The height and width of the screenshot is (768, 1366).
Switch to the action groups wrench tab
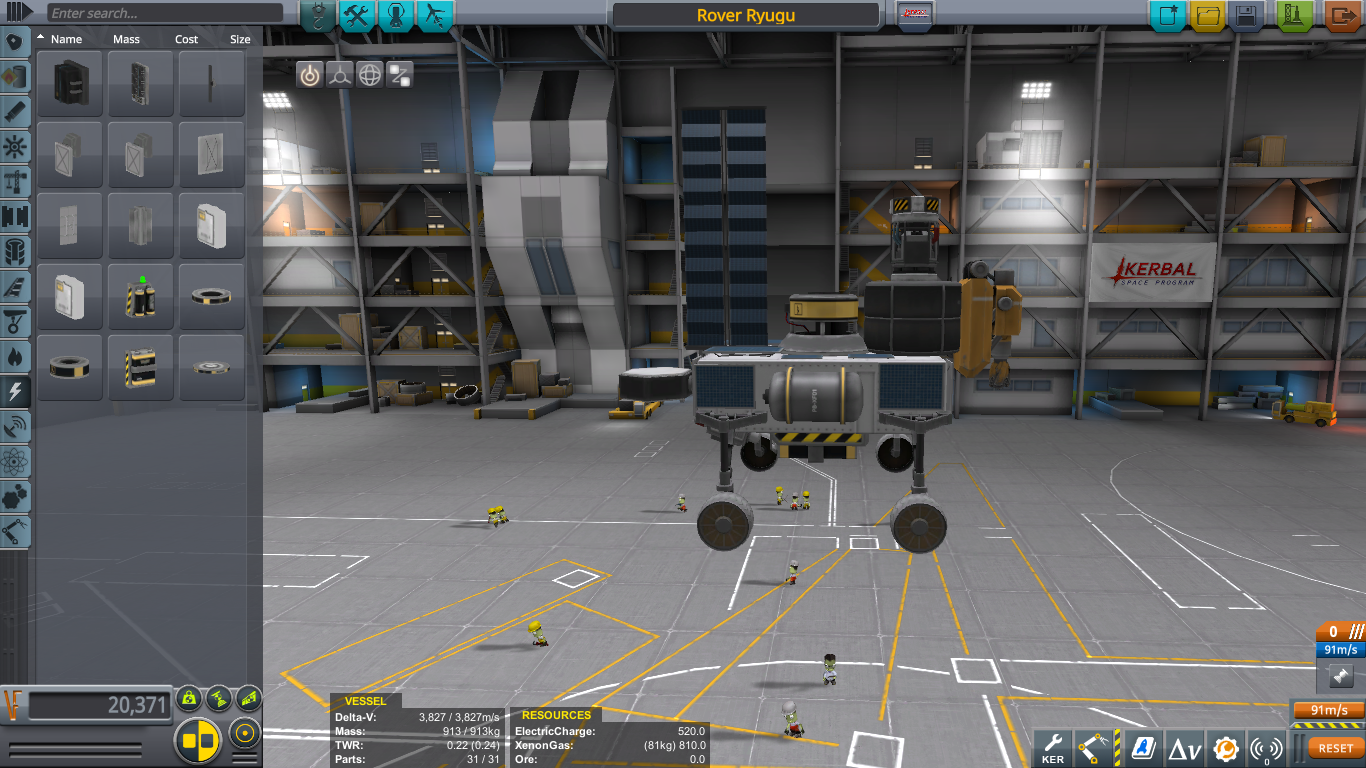pyautogui.click(x=357, y=15)
